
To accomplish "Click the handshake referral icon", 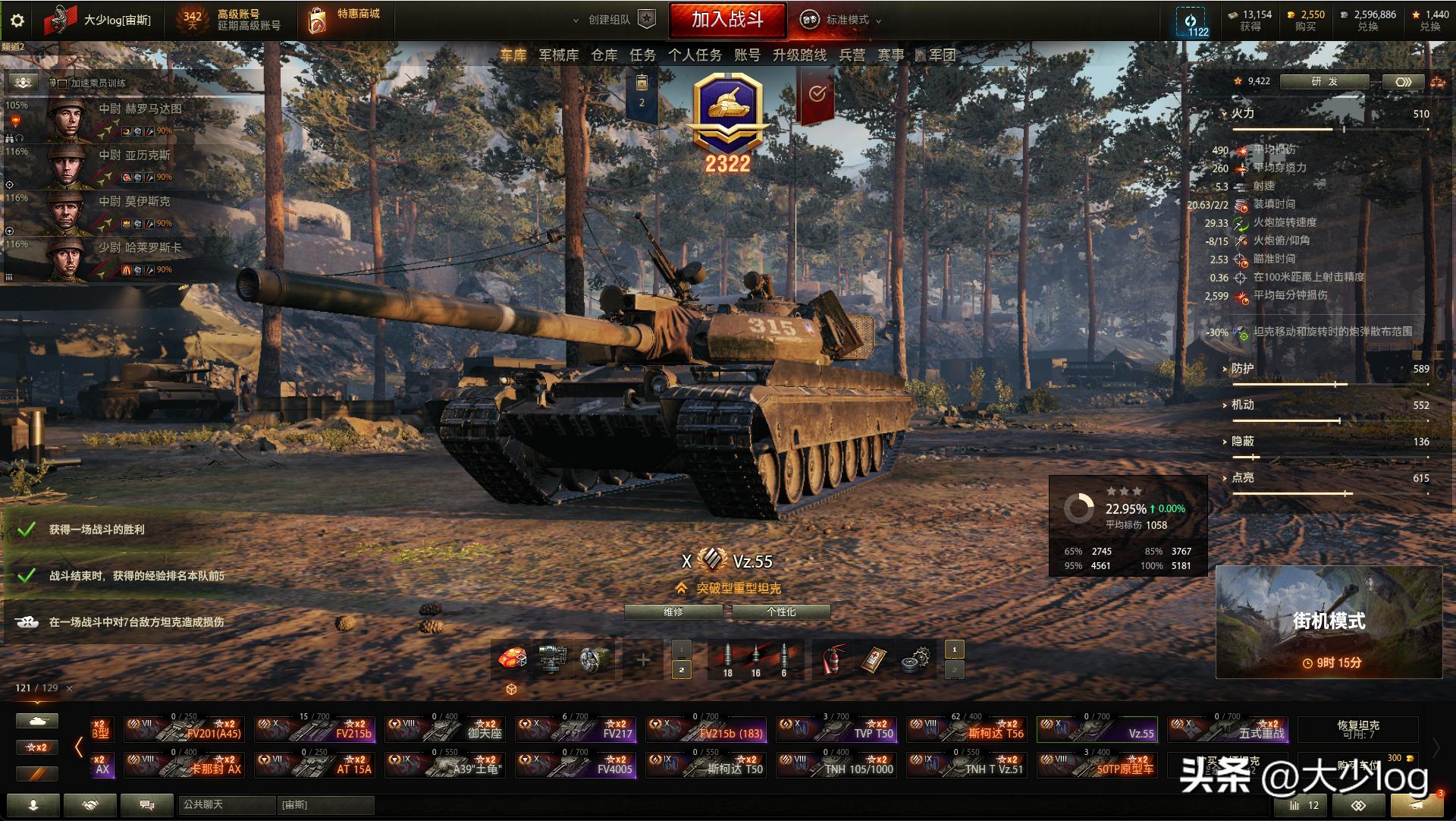I will click(89, 805).
